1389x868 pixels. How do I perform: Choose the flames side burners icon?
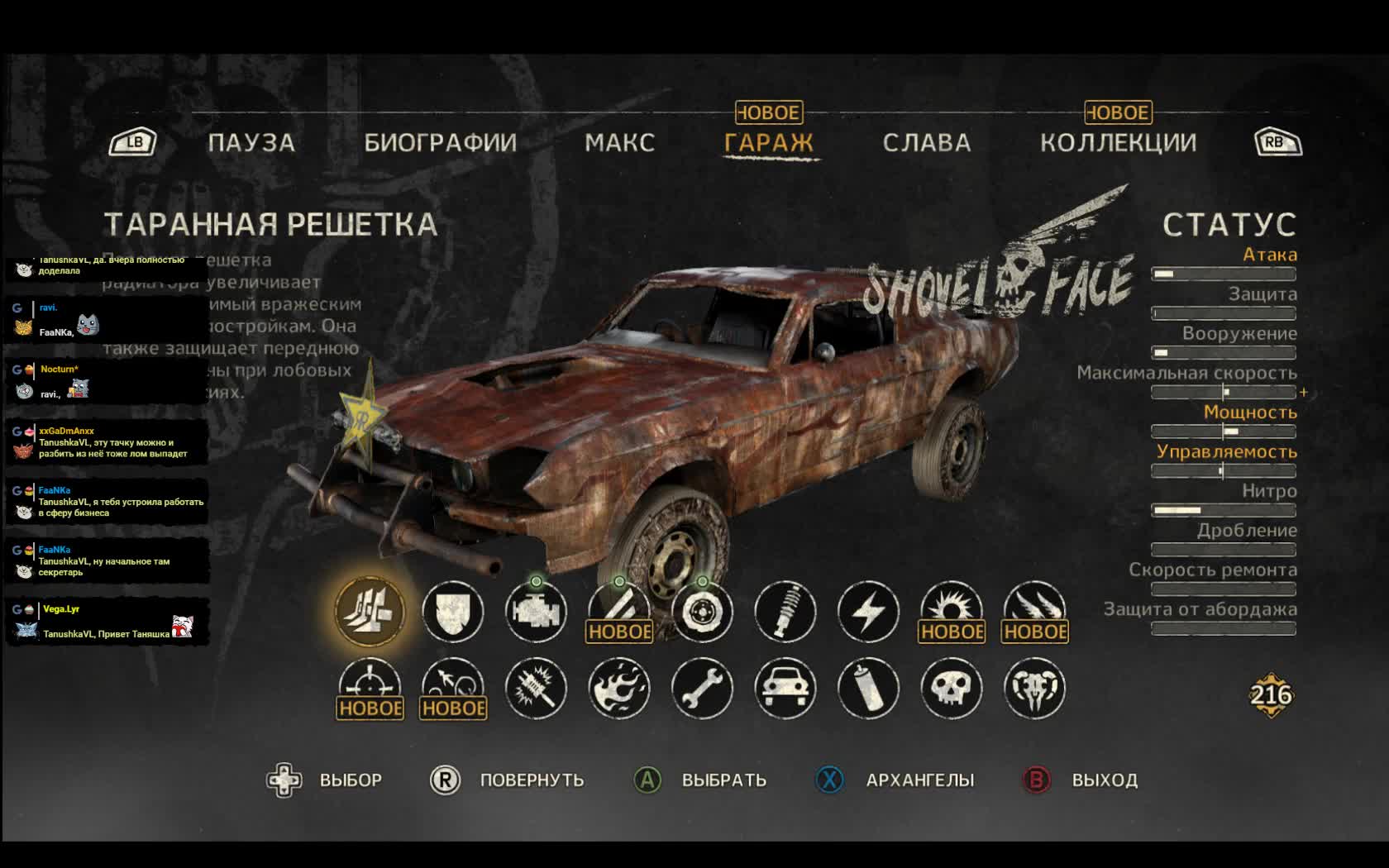click(619, 688)
